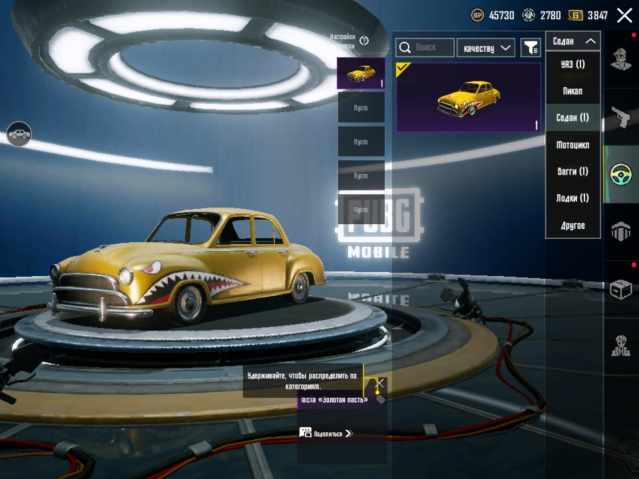Switch to the pistol weapons tab
This screenshot has width=639, height=479.
621,115
